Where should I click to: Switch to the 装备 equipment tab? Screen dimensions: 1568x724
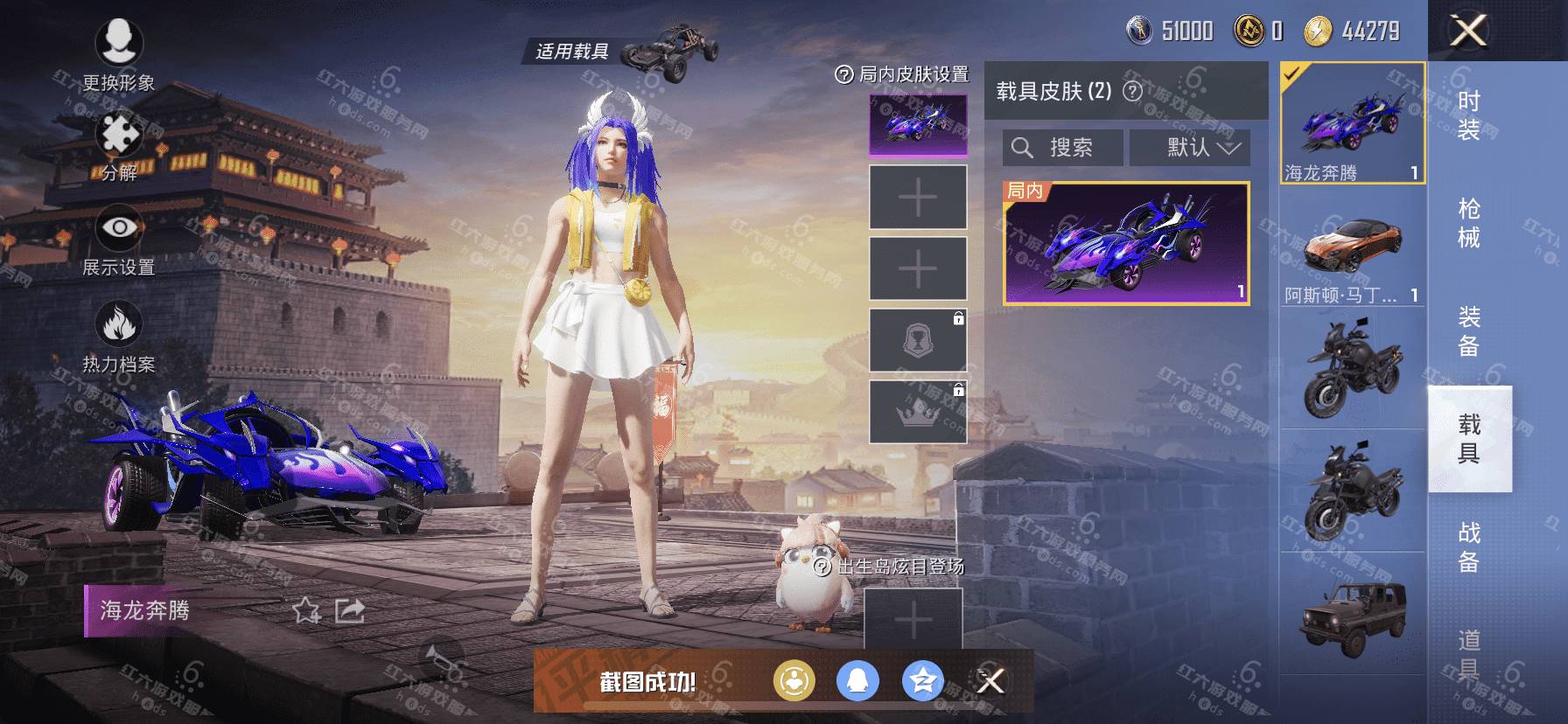point(1468,331)
